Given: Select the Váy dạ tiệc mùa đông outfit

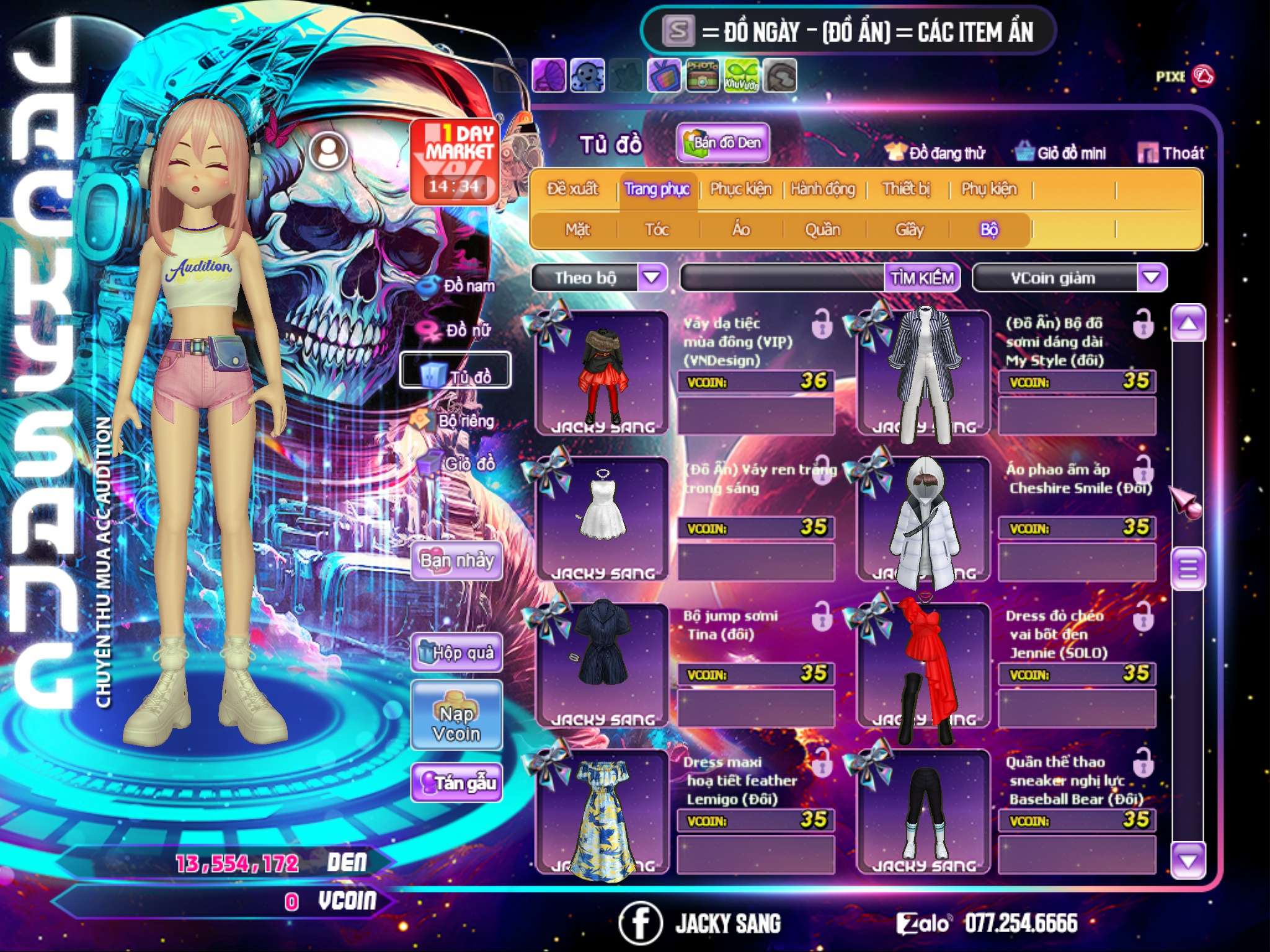Looking at the screenshot, I should click(601, 373).
